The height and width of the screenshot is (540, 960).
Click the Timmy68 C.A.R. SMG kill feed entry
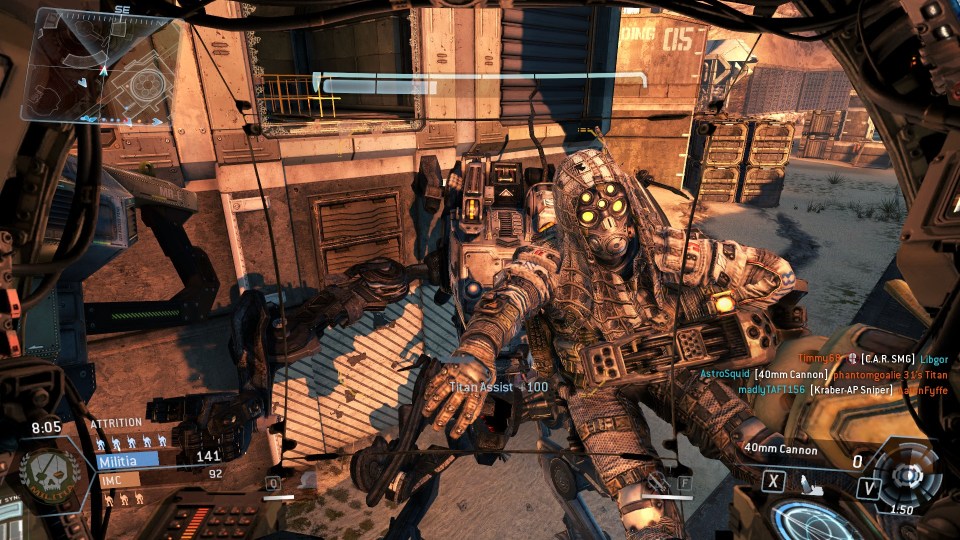click(x=866, y=358)
